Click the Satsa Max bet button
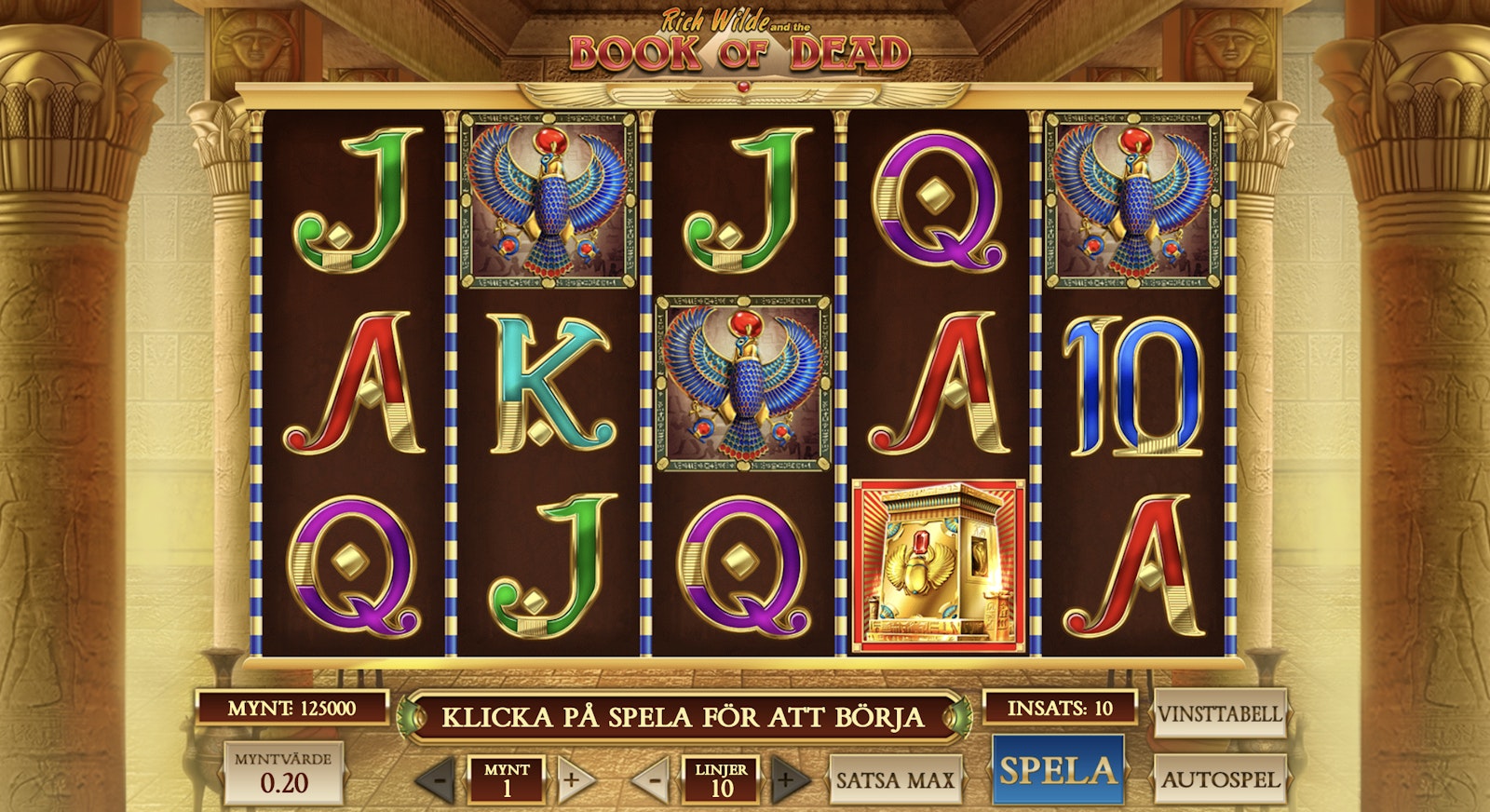The width and height of the screenshot is (1490, 812). click(895, 779)
